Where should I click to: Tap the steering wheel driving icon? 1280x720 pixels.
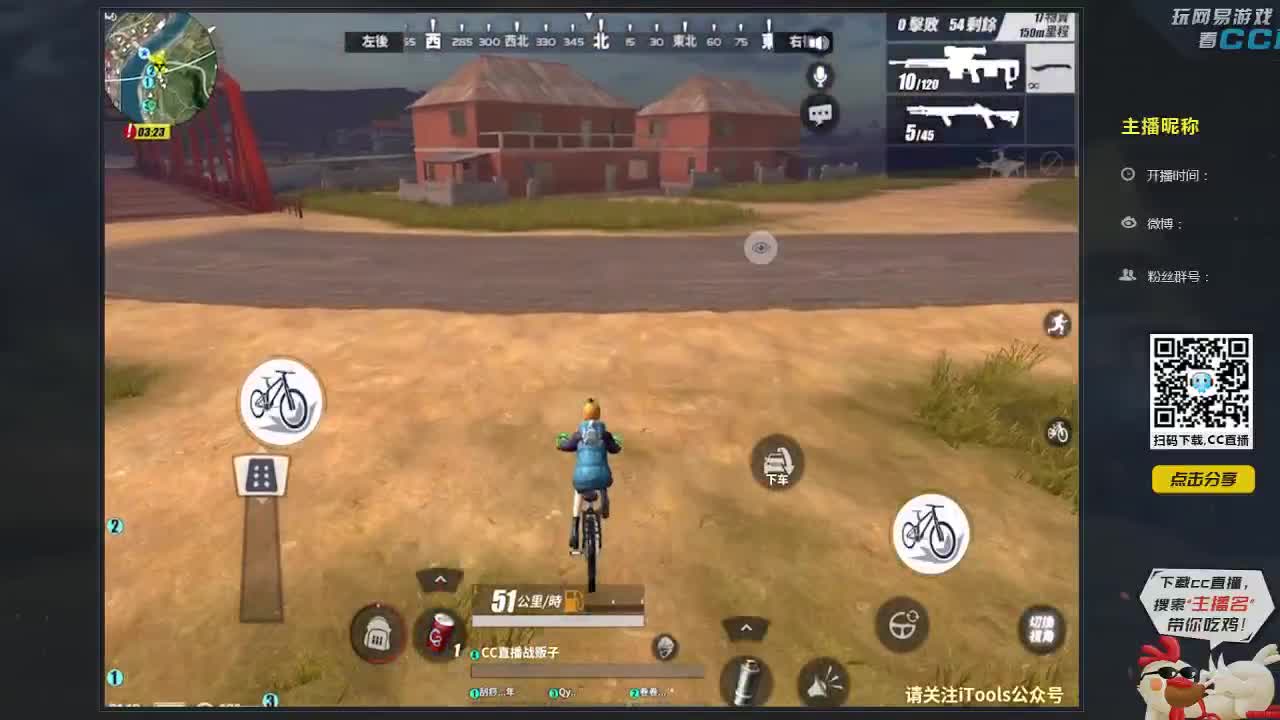click(x=903, y=626)
